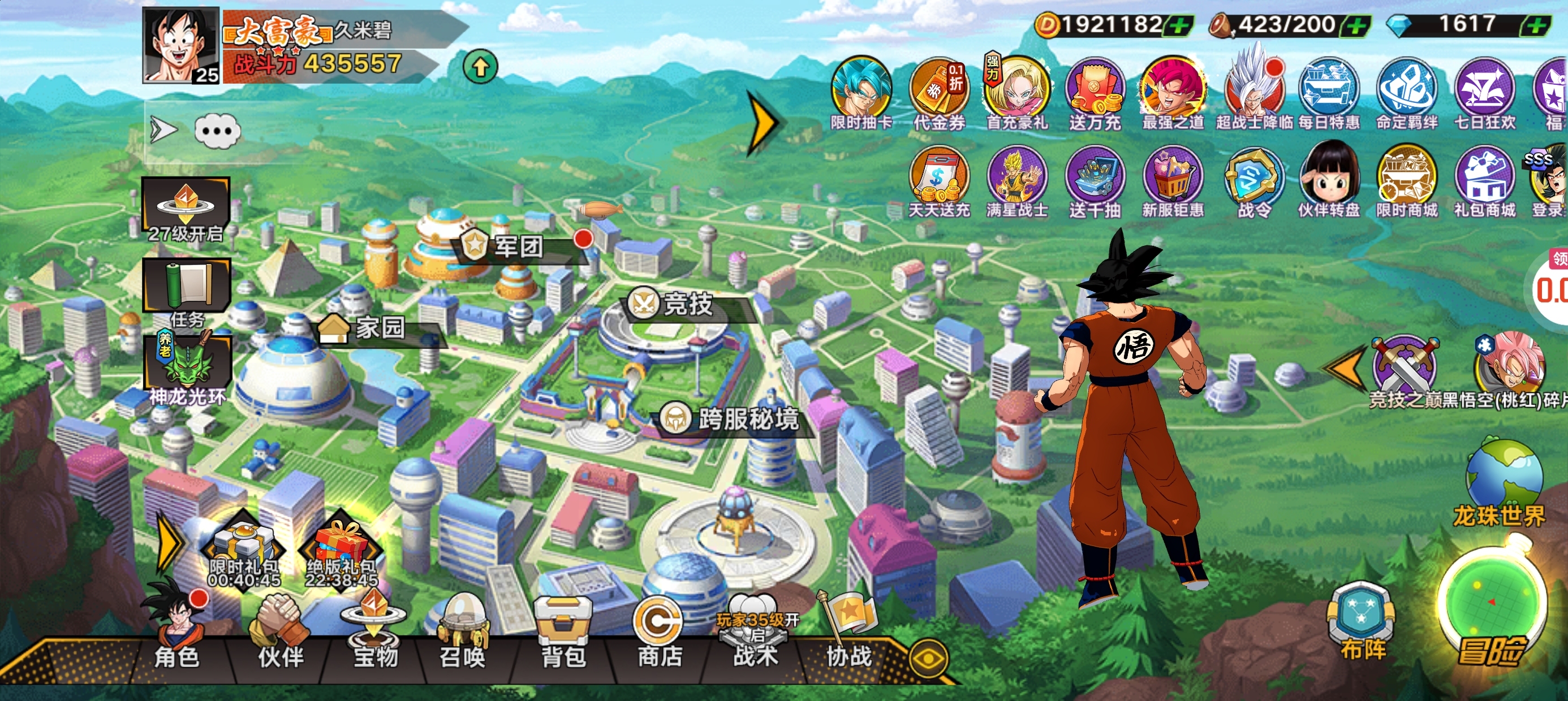Enter the 军团 legion building label
Viewport: 1568px width, 701px height.
pos(518,246)
